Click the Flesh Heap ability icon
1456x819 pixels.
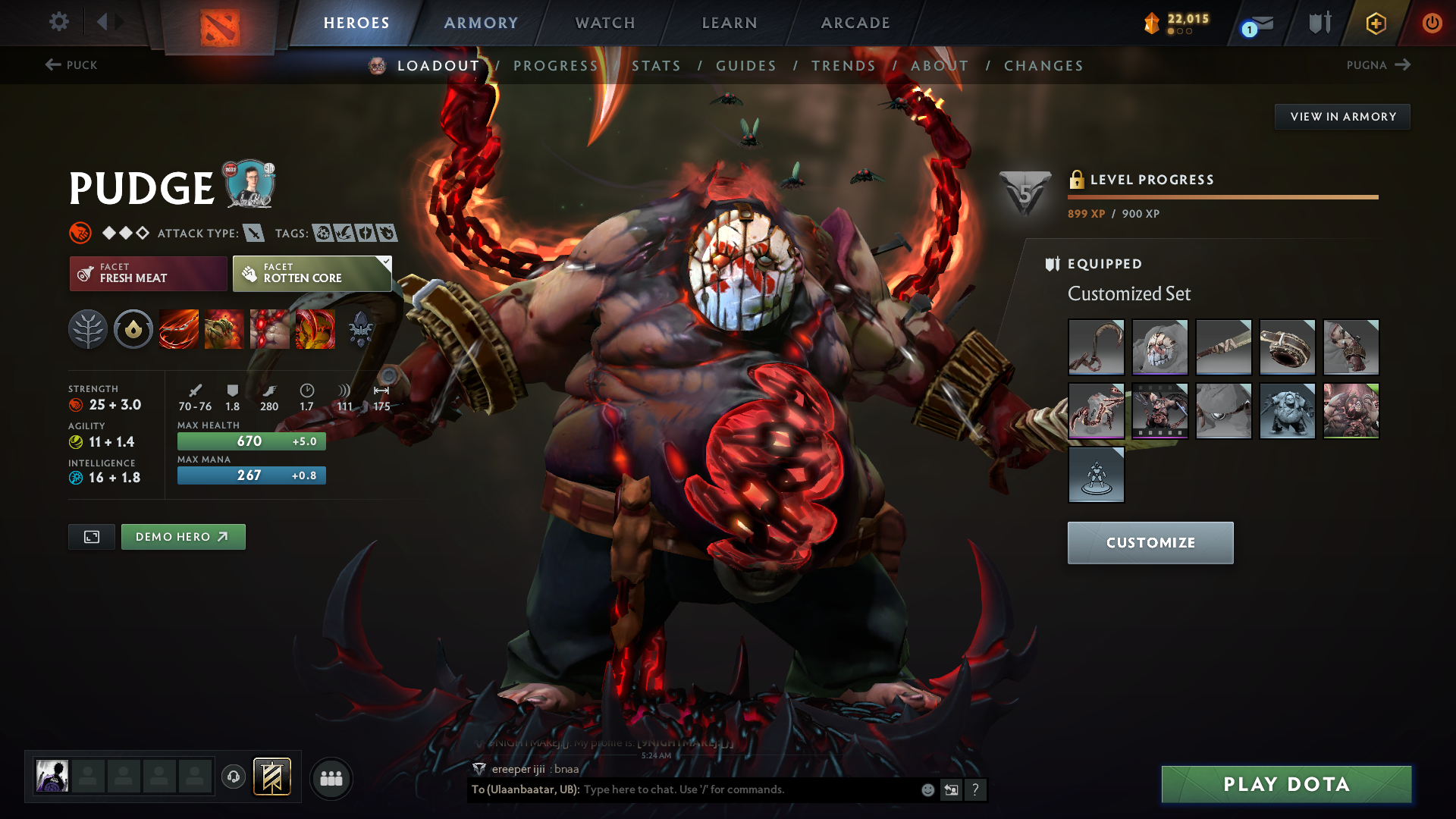click(269, 329)
